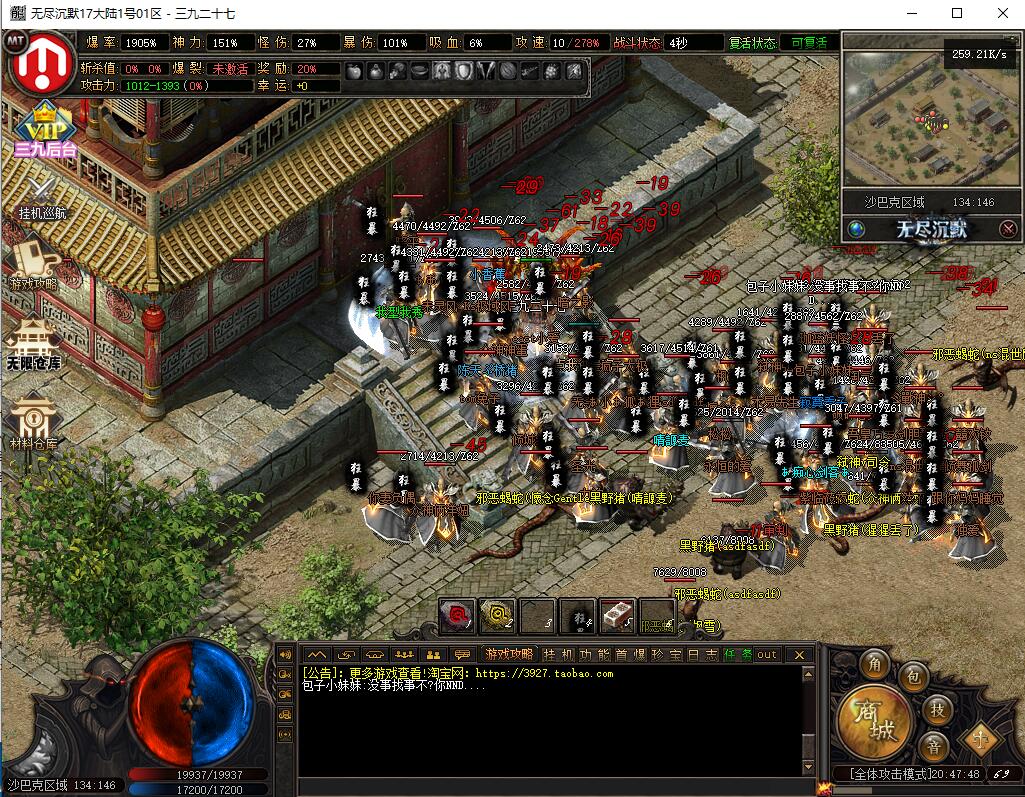The image size is (1025, 797).
Task: Select the mahjong tile item in slot 5
Action: (617, 616)
